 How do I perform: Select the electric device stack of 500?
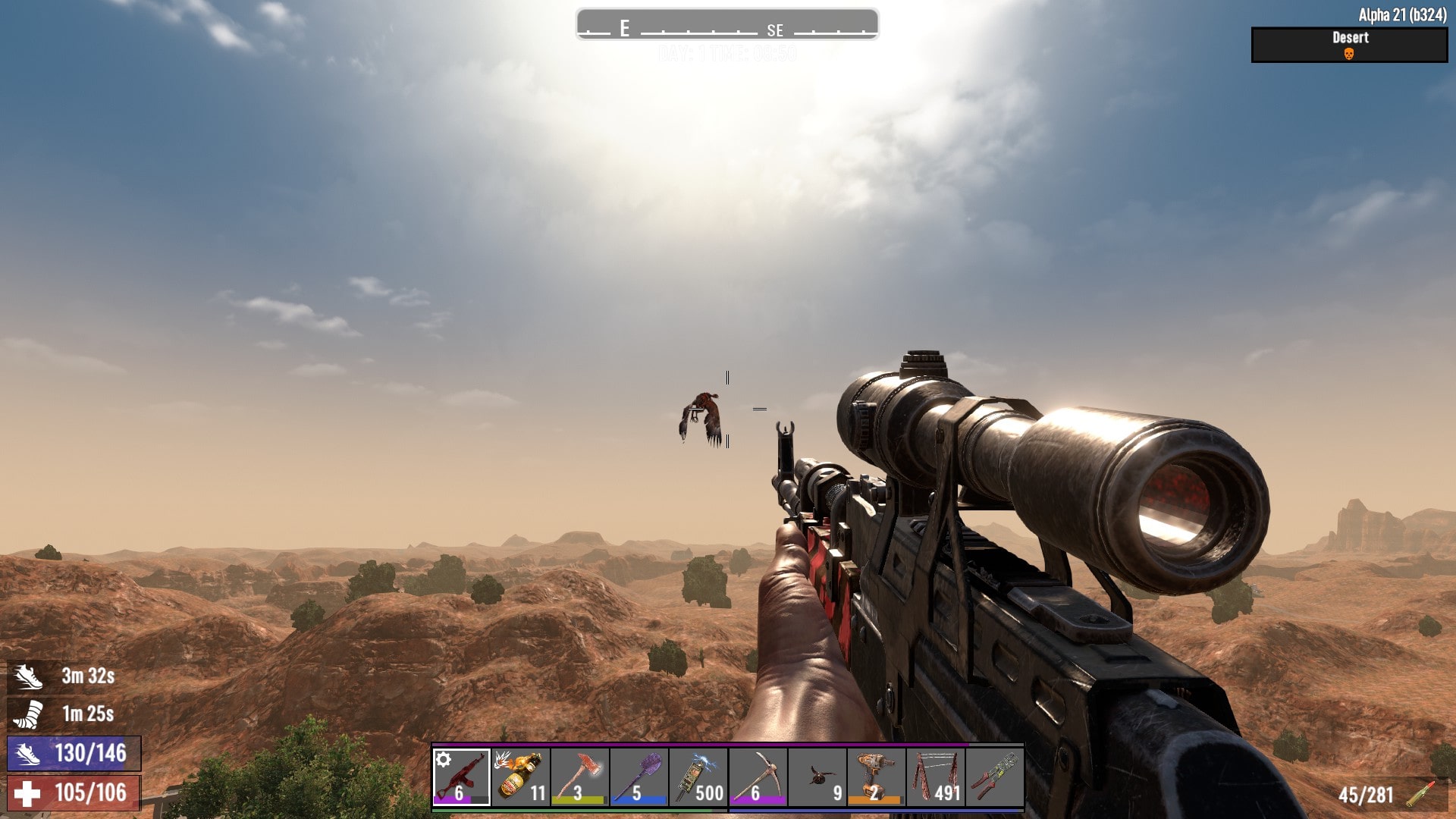coord(698,777)
